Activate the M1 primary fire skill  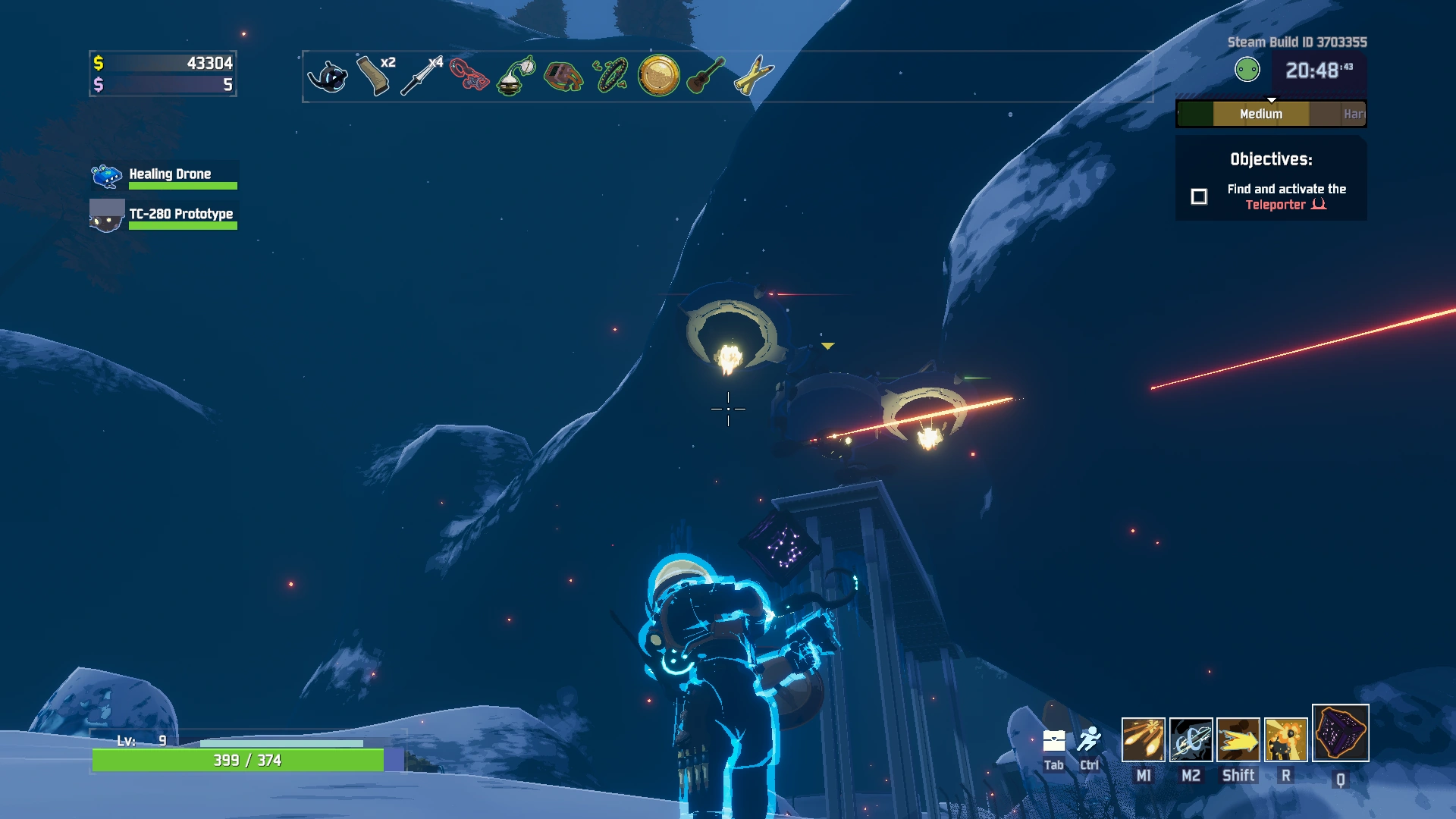click(x=1143, y=739)
